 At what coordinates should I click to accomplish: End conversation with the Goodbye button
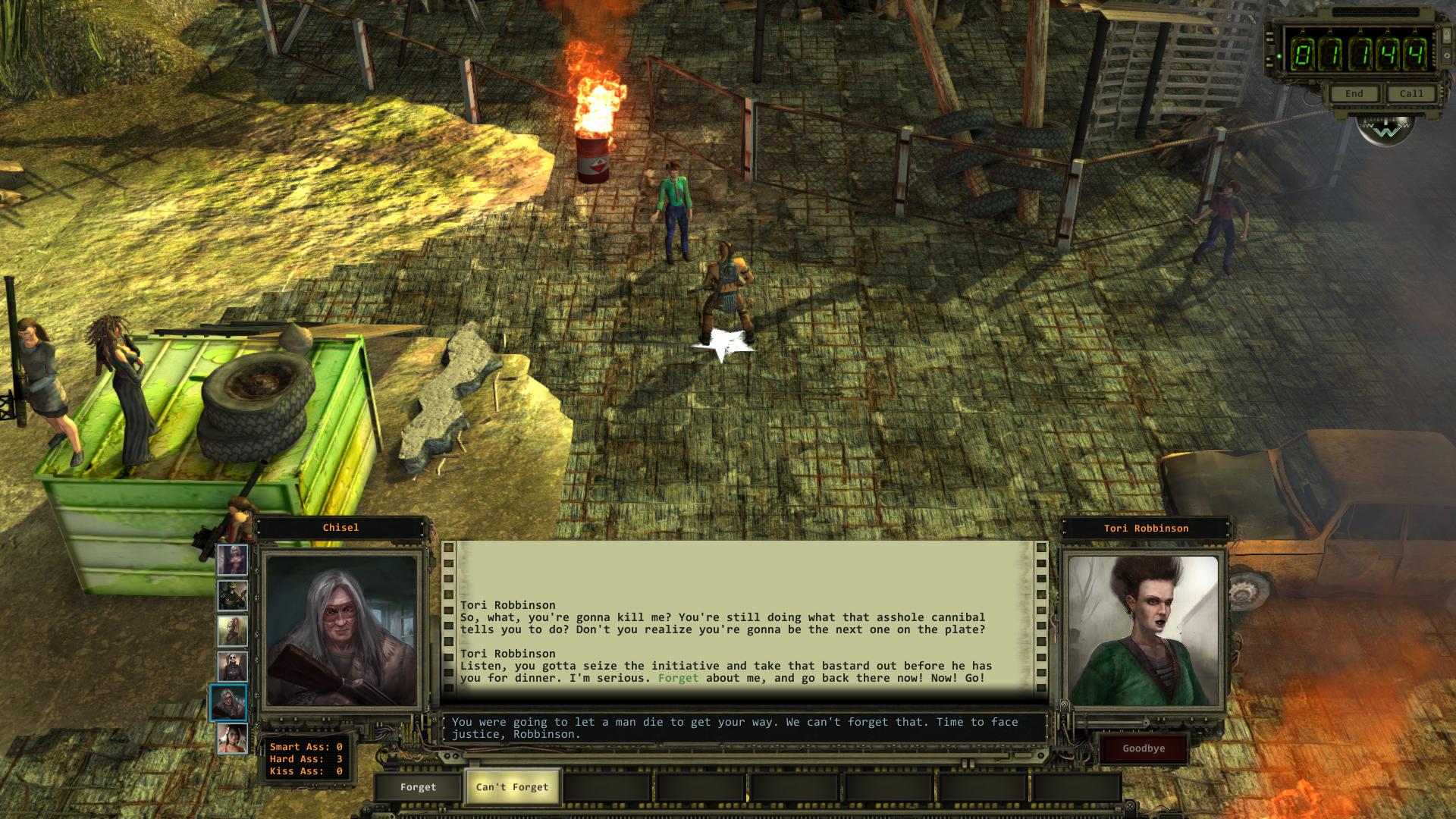pyautogui.click(x=1144, y=748)
